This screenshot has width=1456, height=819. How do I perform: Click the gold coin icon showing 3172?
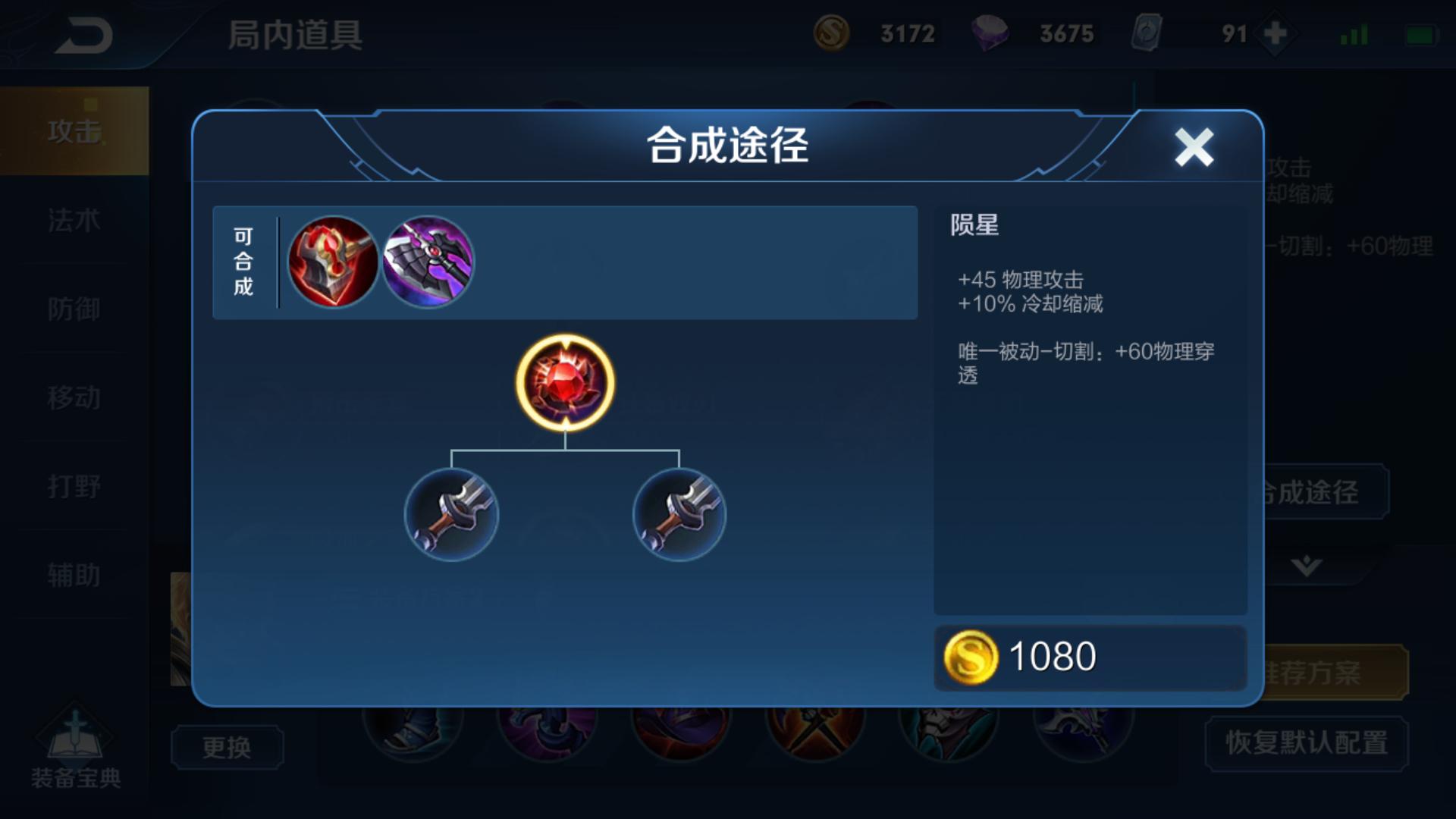[x=833, y=33]
